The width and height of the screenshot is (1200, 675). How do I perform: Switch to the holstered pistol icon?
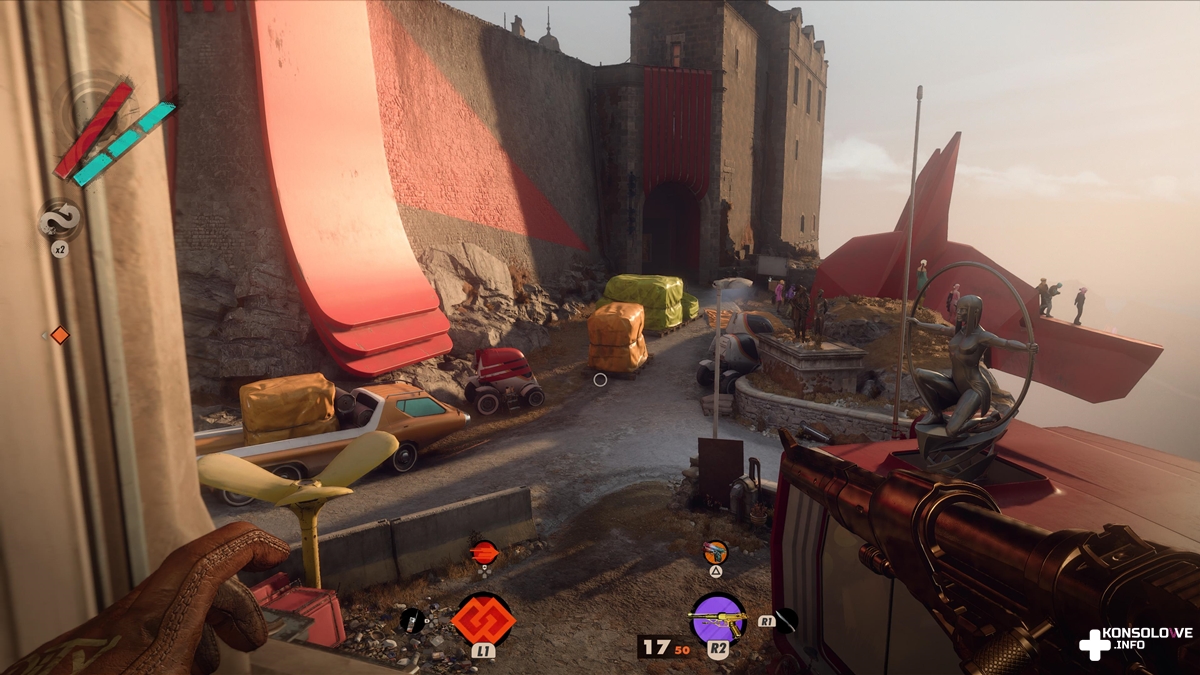coord(715,551)
